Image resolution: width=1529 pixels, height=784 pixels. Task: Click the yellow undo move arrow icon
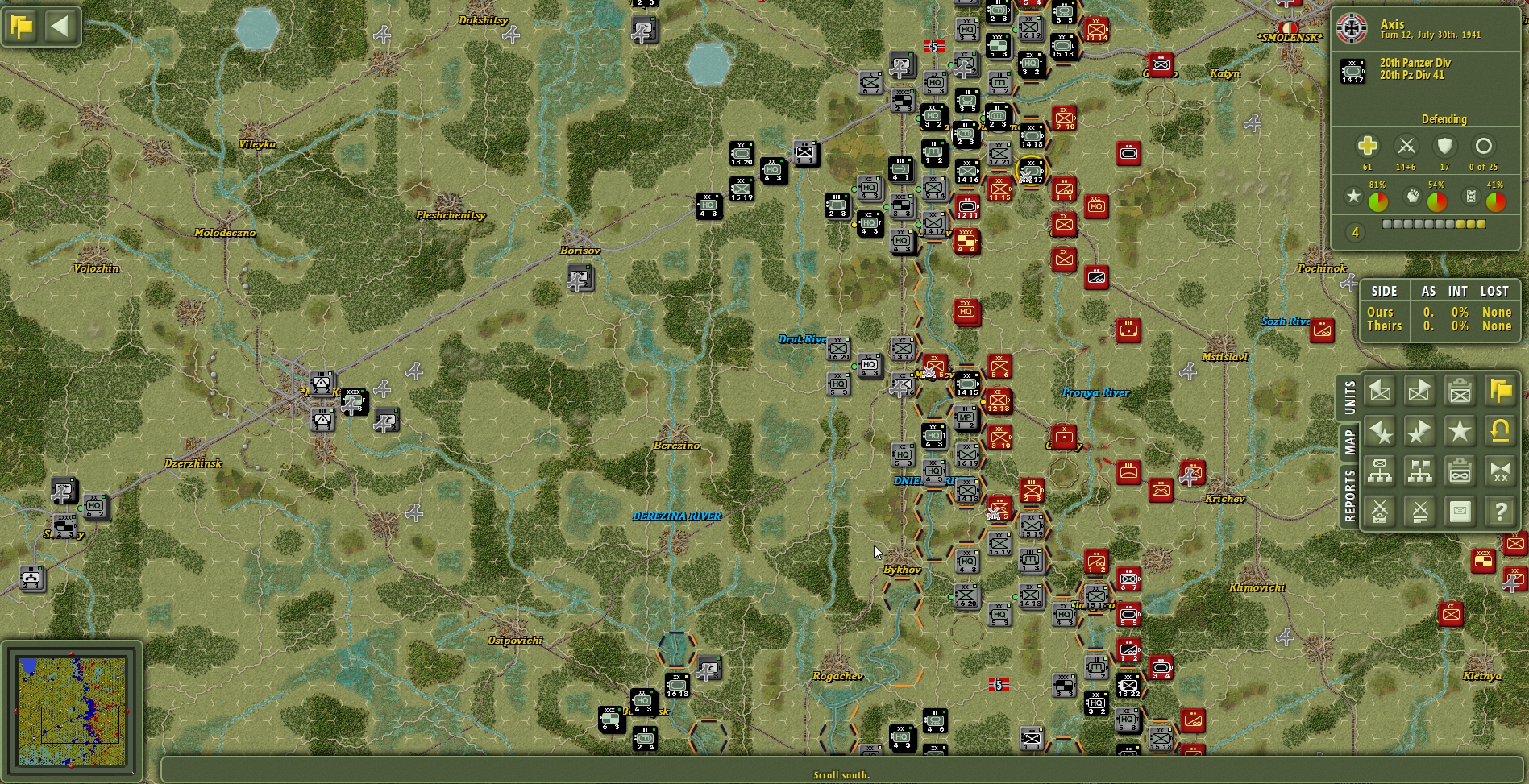coord(1501,431)
